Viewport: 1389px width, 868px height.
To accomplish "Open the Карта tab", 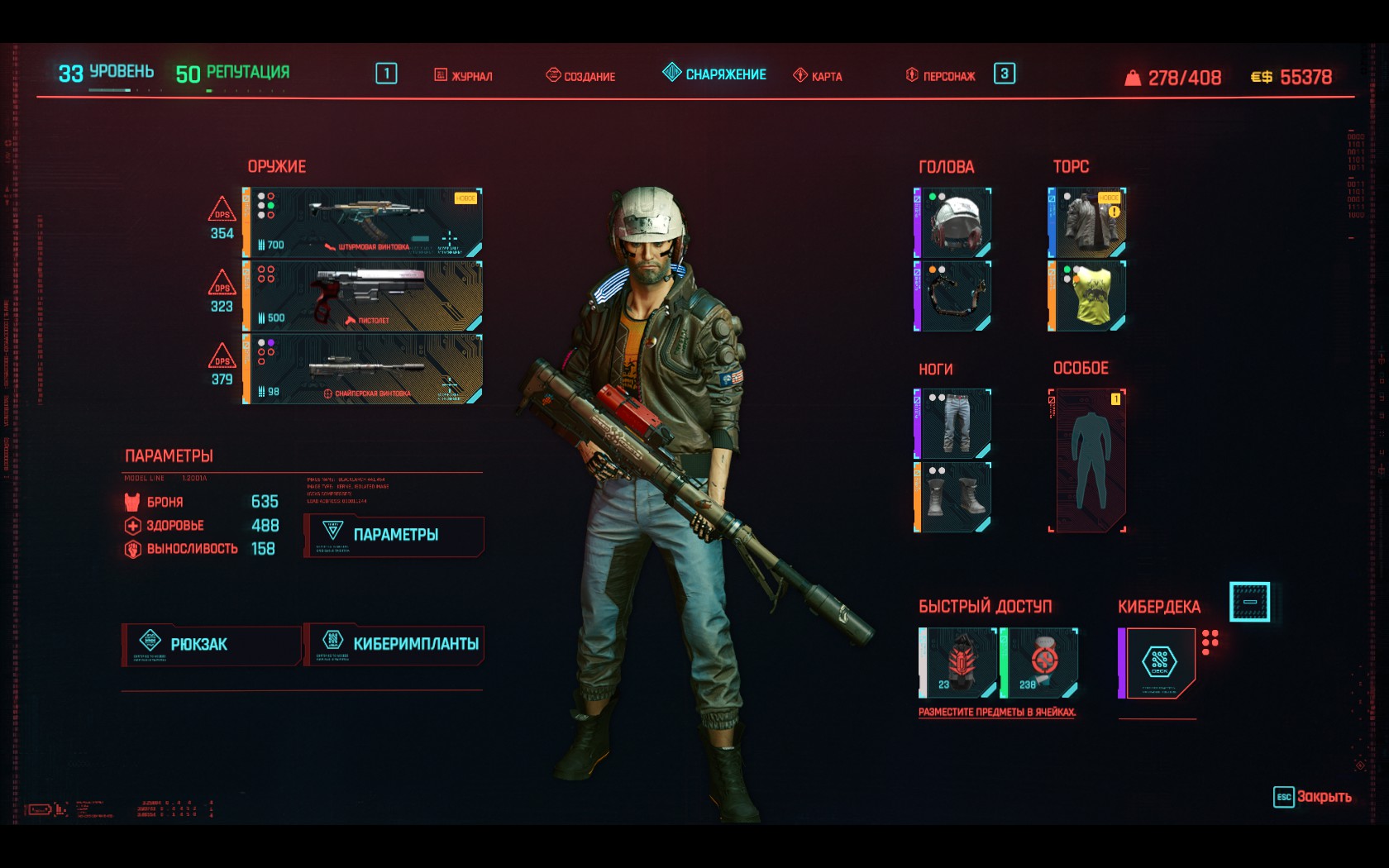I will [x=818, y=76].
